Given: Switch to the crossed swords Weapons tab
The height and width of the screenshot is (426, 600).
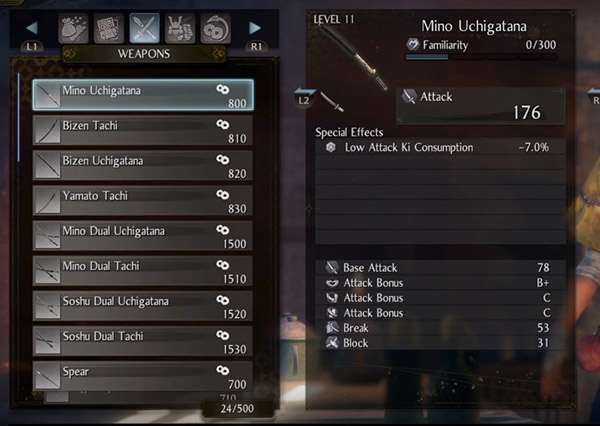Looking at the screenshot, I should (x=145, y=28).
